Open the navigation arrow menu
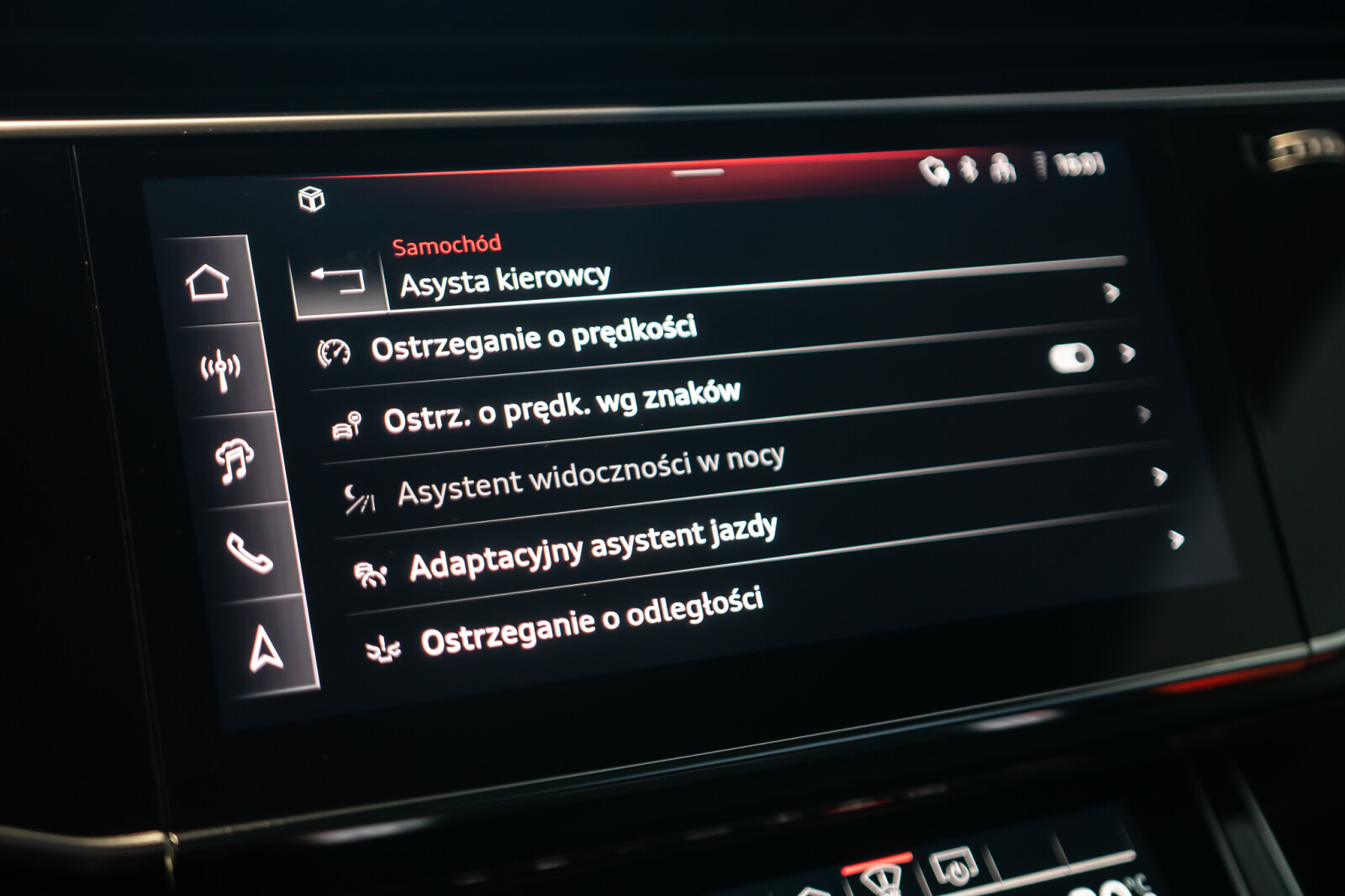The height and width of the screenshot is (896, 1345). 266,648
